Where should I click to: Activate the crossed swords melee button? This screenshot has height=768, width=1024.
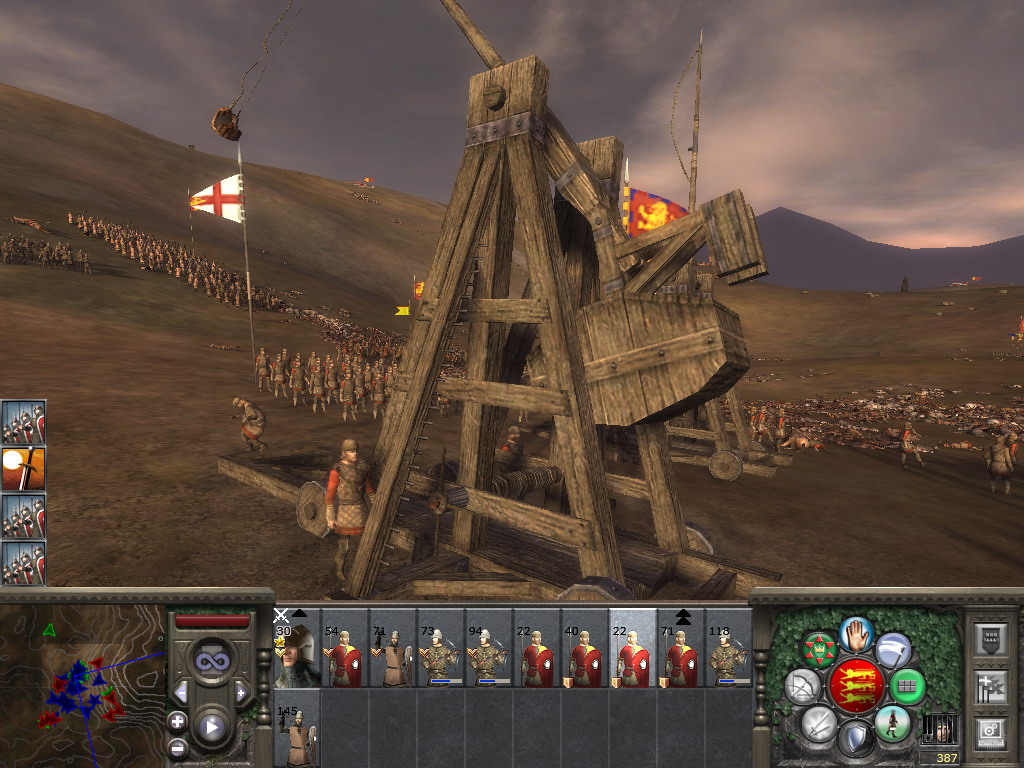pos(817,722)
